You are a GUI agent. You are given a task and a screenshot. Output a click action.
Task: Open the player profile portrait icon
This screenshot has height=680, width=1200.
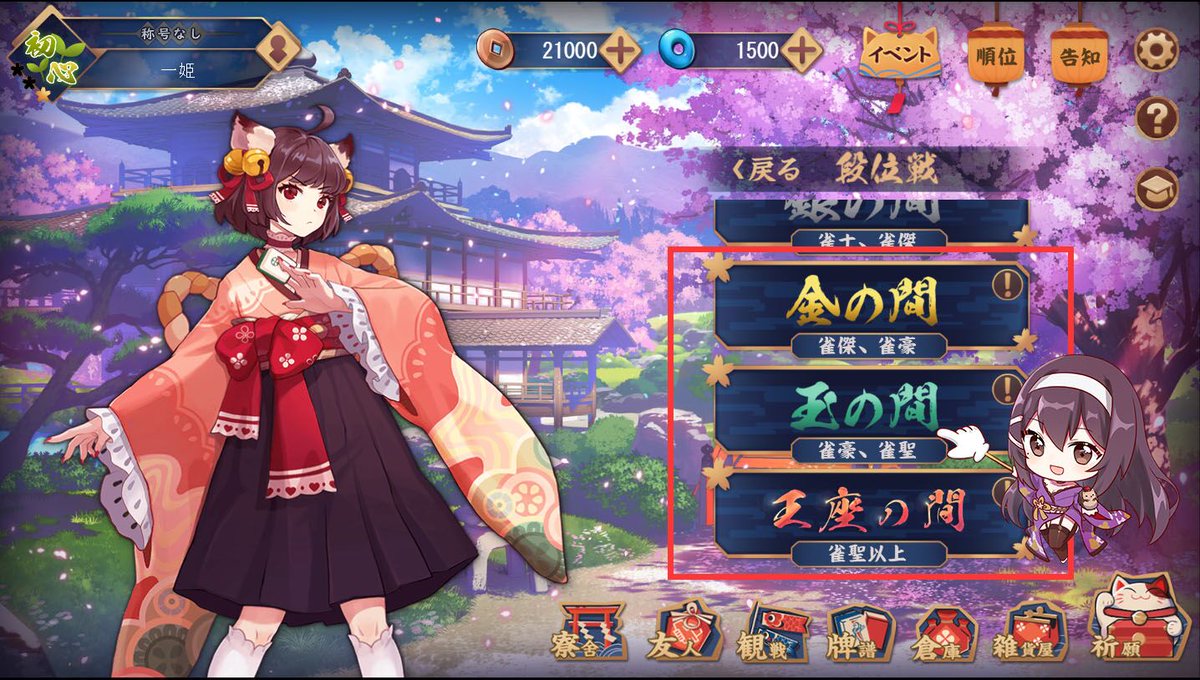point(280,47)
